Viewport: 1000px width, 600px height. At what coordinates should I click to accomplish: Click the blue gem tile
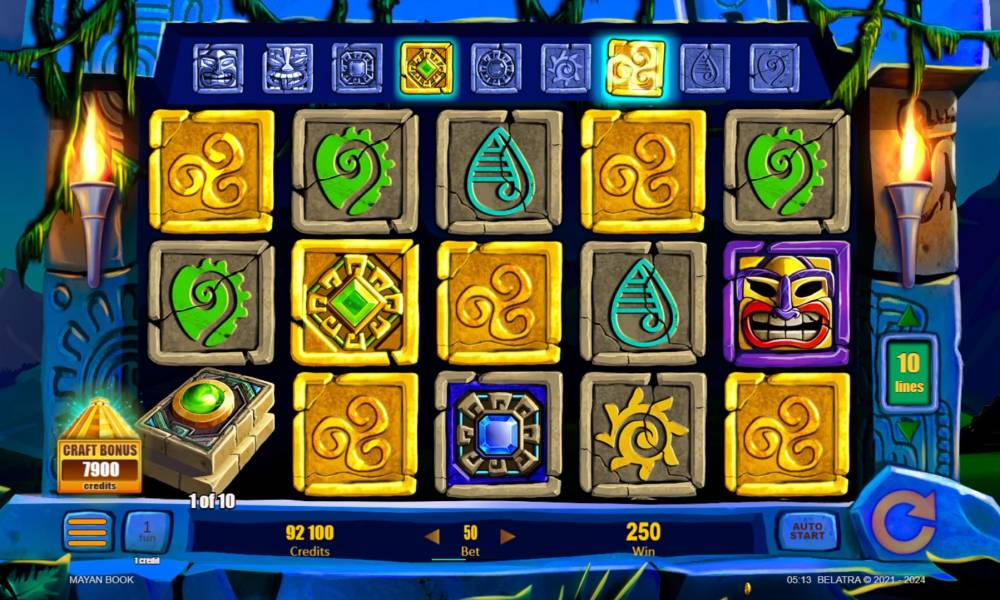coord(498,431)
